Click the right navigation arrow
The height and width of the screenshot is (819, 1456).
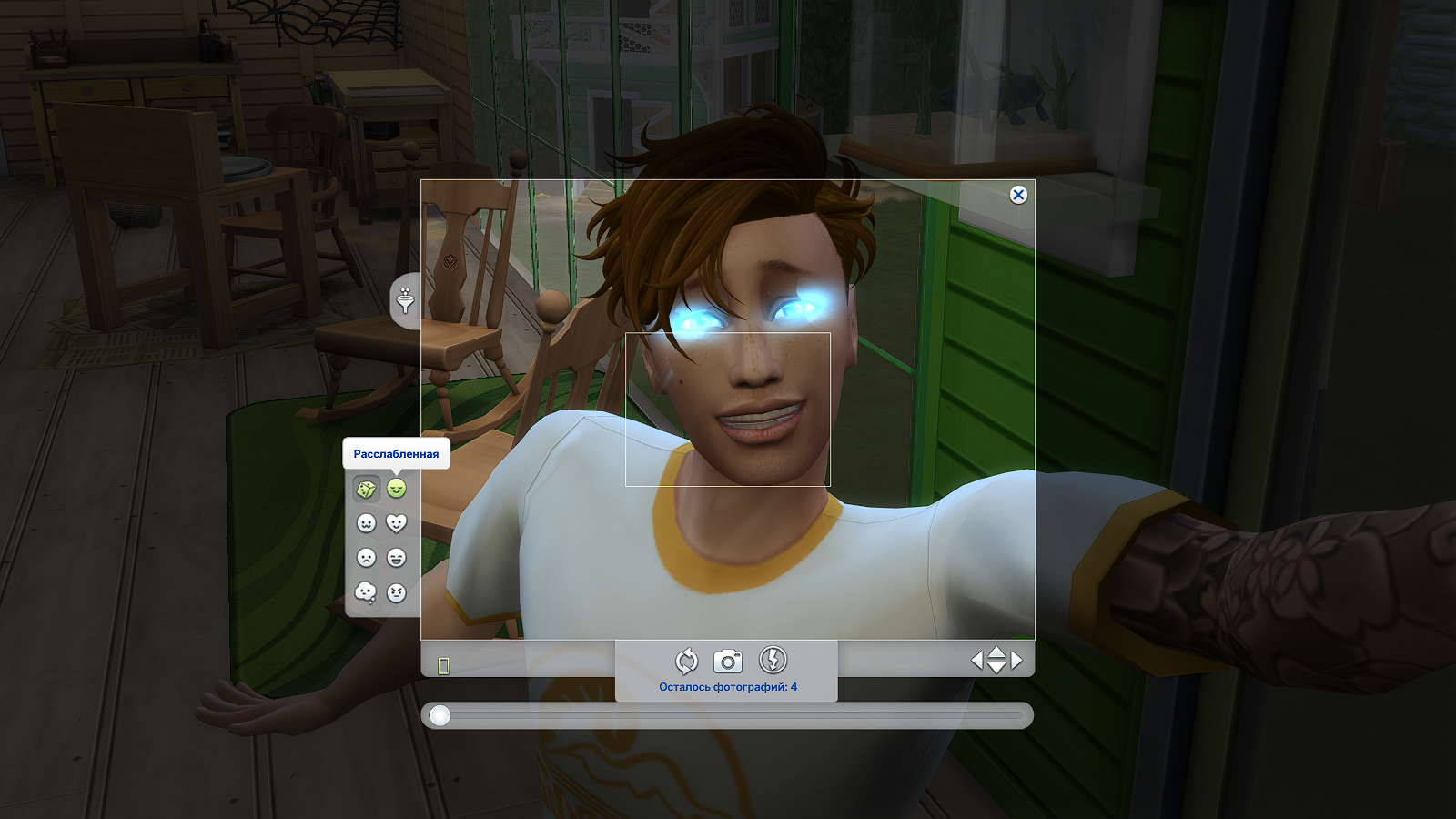coord(1016,660)
